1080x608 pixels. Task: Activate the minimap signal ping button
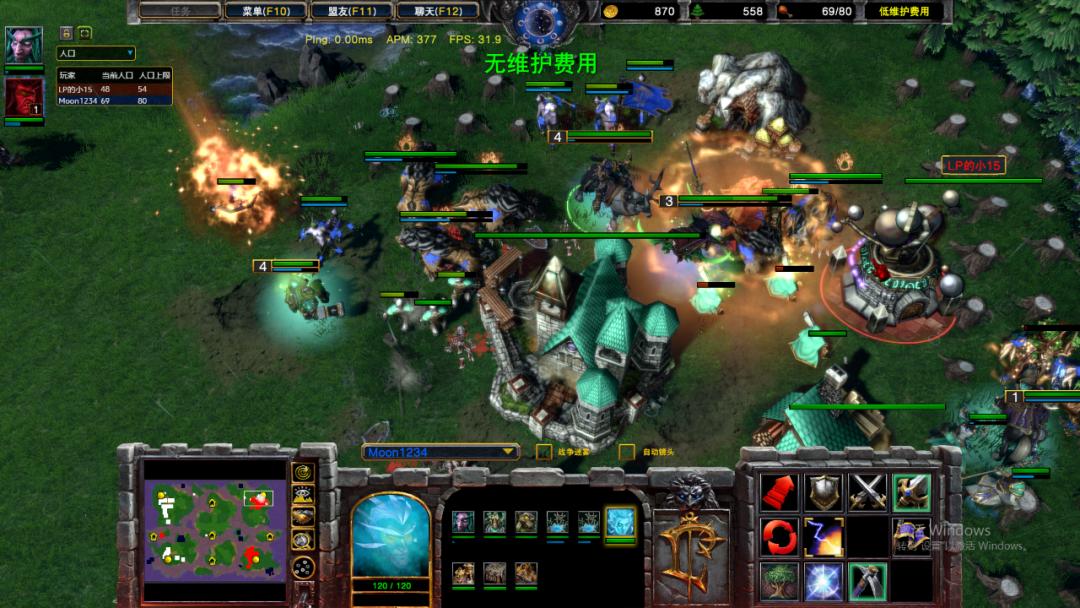(302, 472)
